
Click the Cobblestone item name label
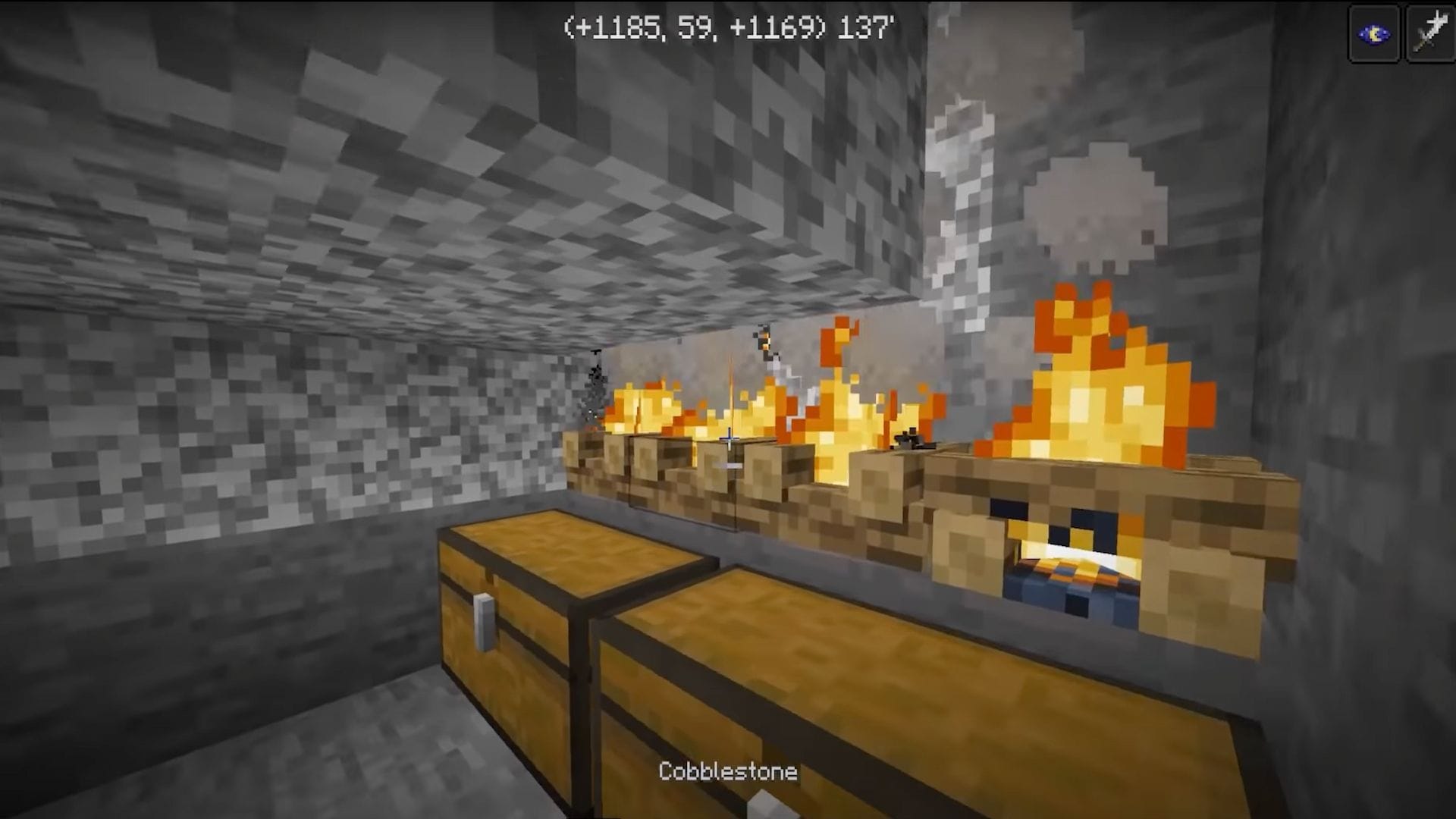[x=726, y=772]
